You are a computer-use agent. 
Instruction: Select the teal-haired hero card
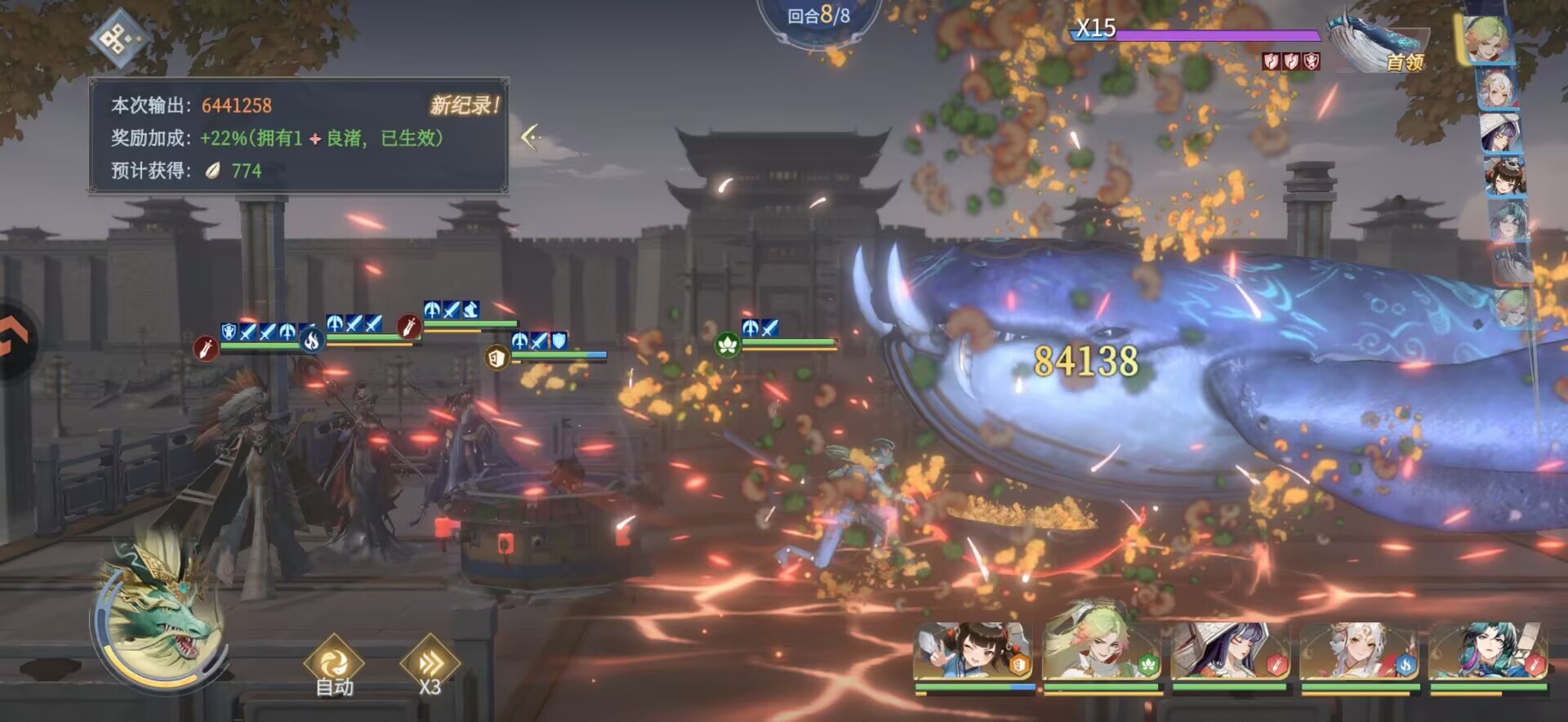(1487, 652)
